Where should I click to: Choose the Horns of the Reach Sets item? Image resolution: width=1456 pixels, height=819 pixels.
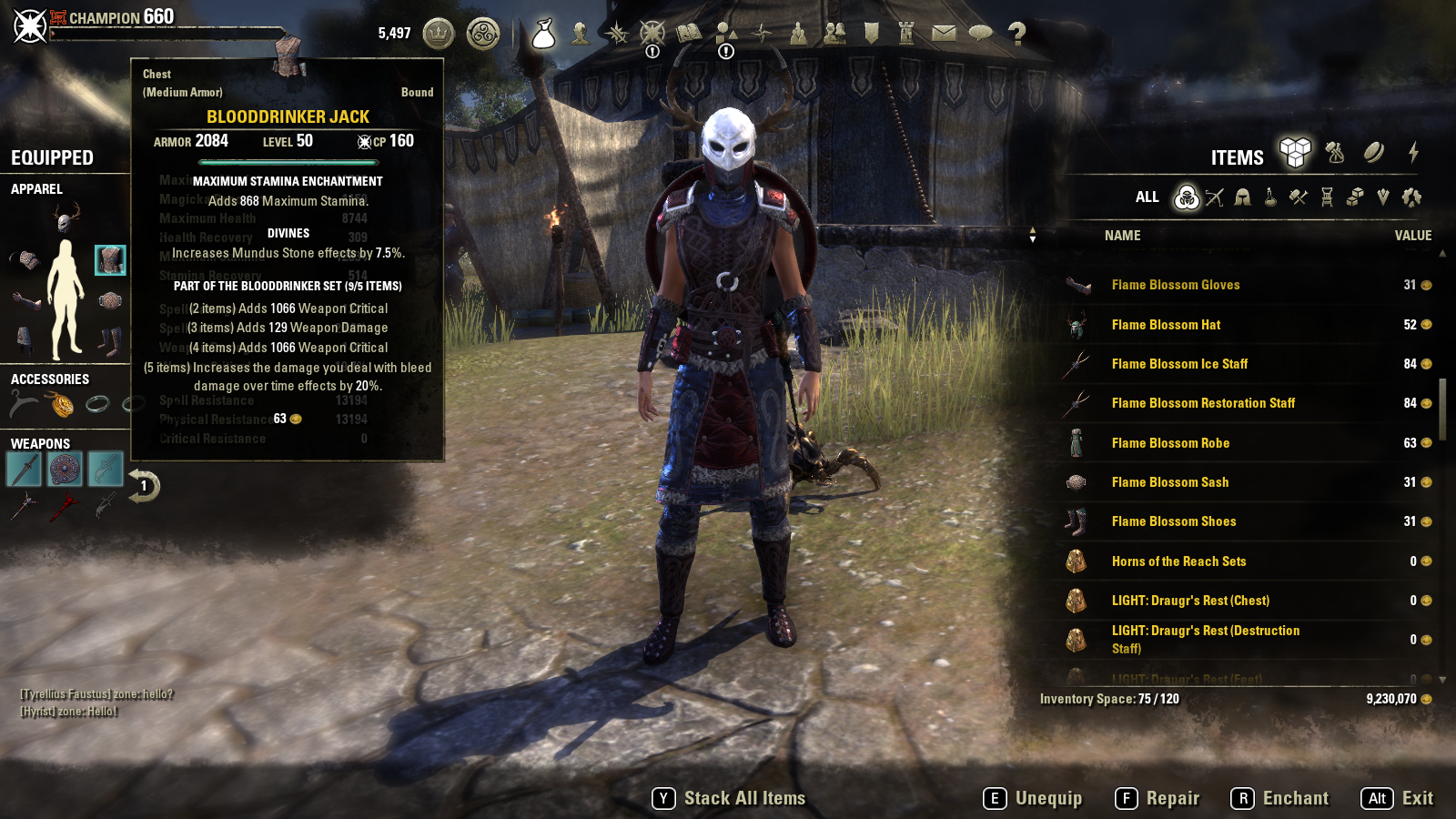click(x=1178, y=561)
